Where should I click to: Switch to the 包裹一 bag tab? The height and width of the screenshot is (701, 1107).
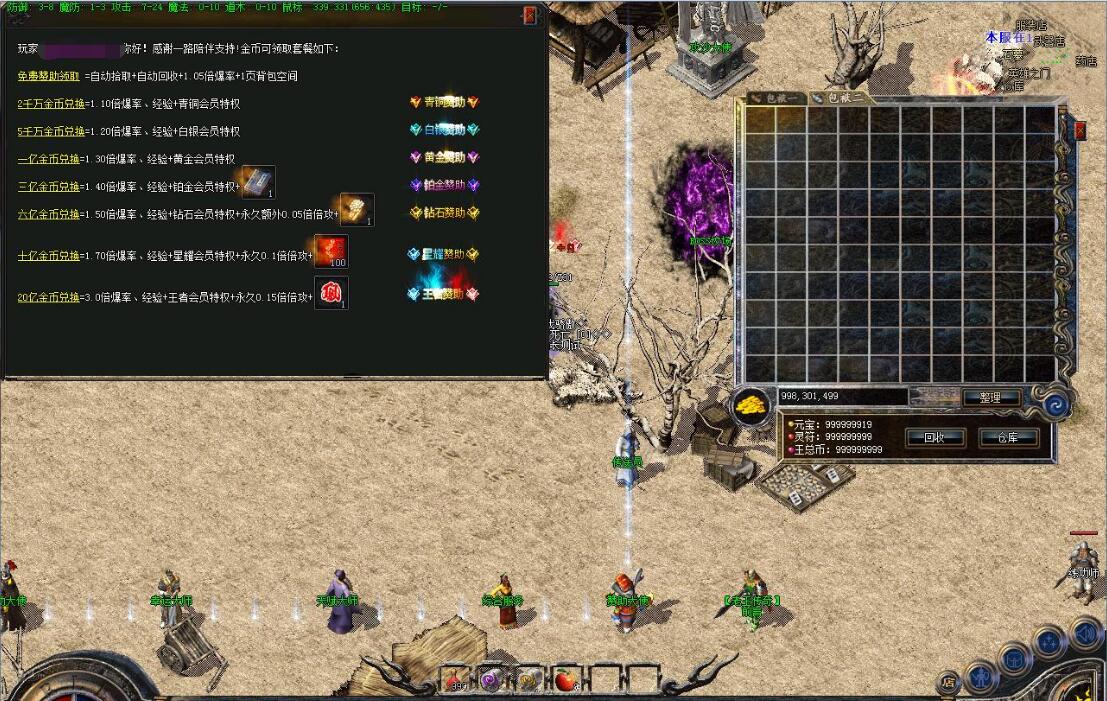tap(775, 98)
